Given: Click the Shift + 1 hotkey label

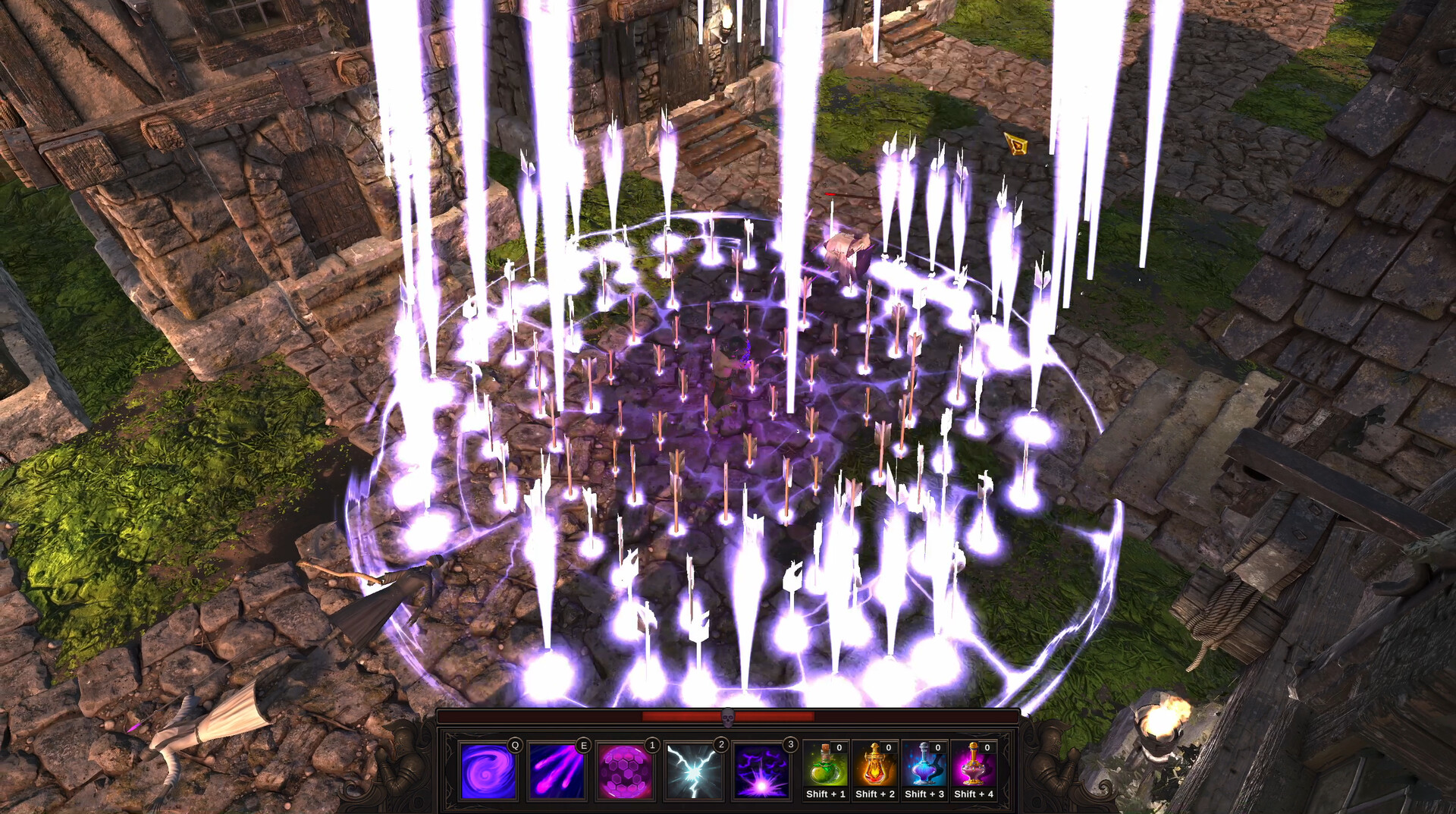Looking at the screenshot, I should point(825,796).
